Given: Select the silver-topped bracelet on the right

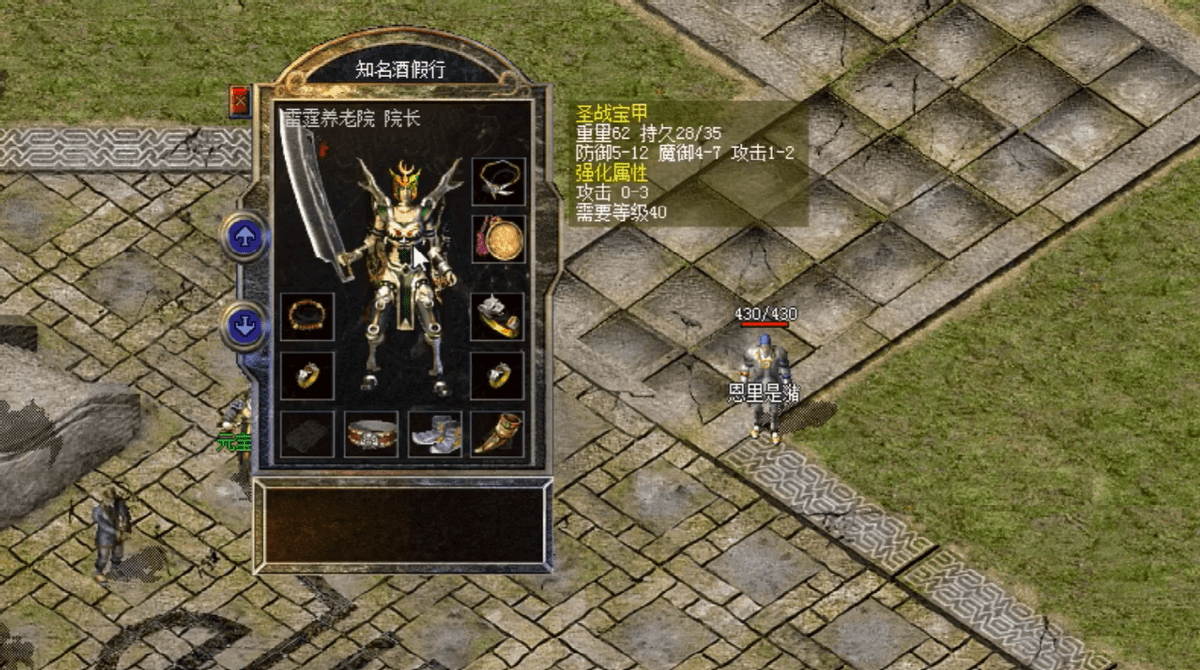Looking at the screenshot, I should (x=497, y=316).
